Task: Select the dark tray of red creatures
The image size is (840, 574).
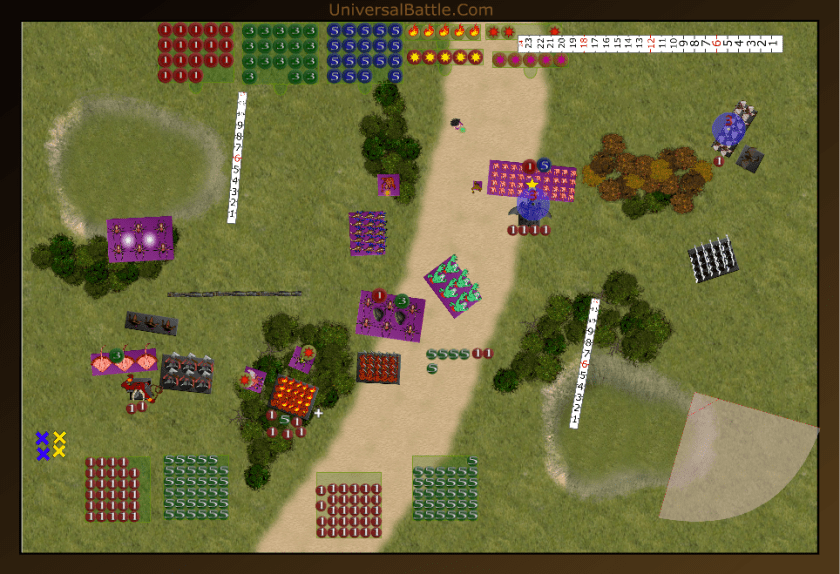Action: [x=378, y=367]
